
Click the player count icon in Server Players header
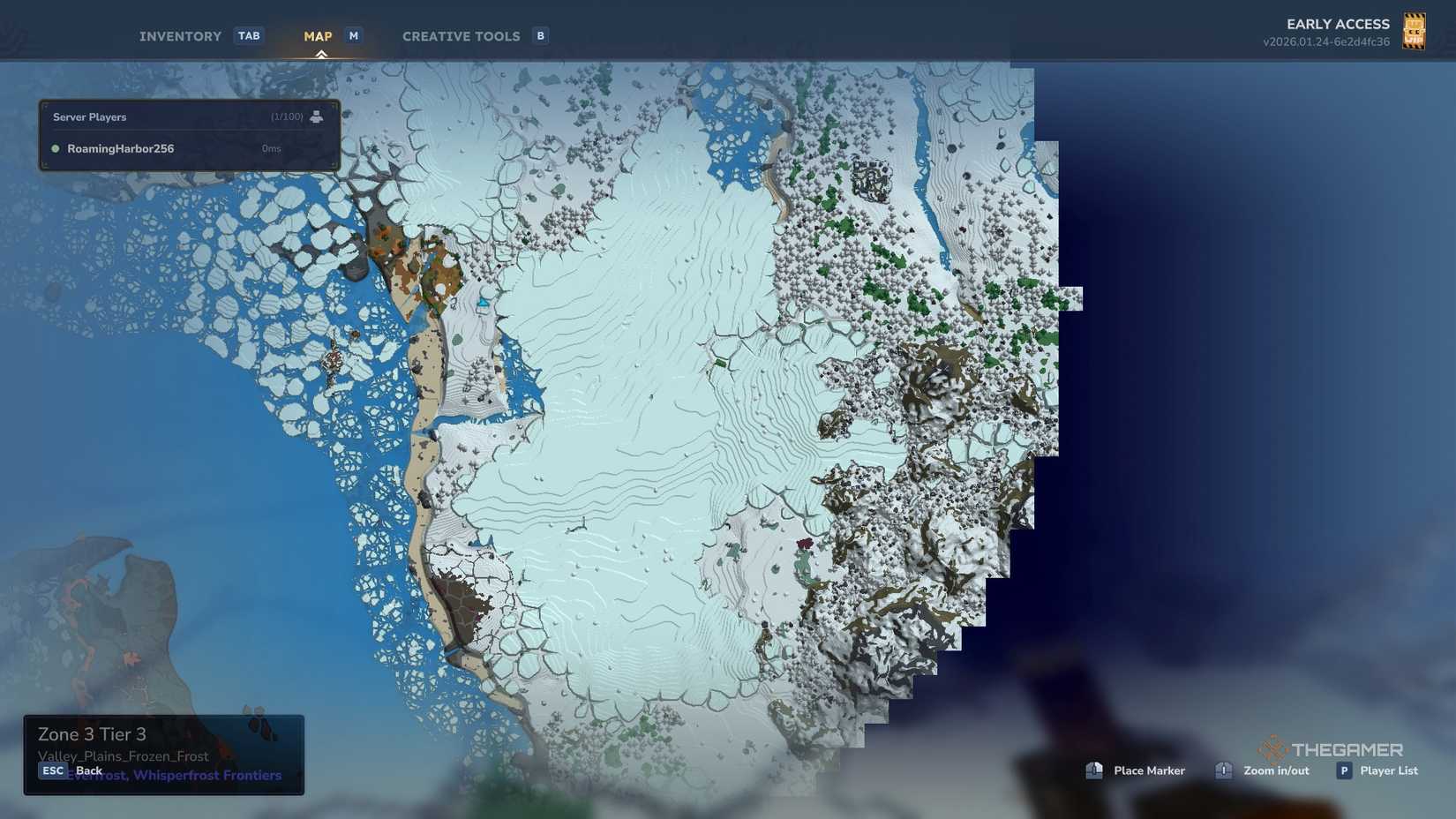coord(317,116)
